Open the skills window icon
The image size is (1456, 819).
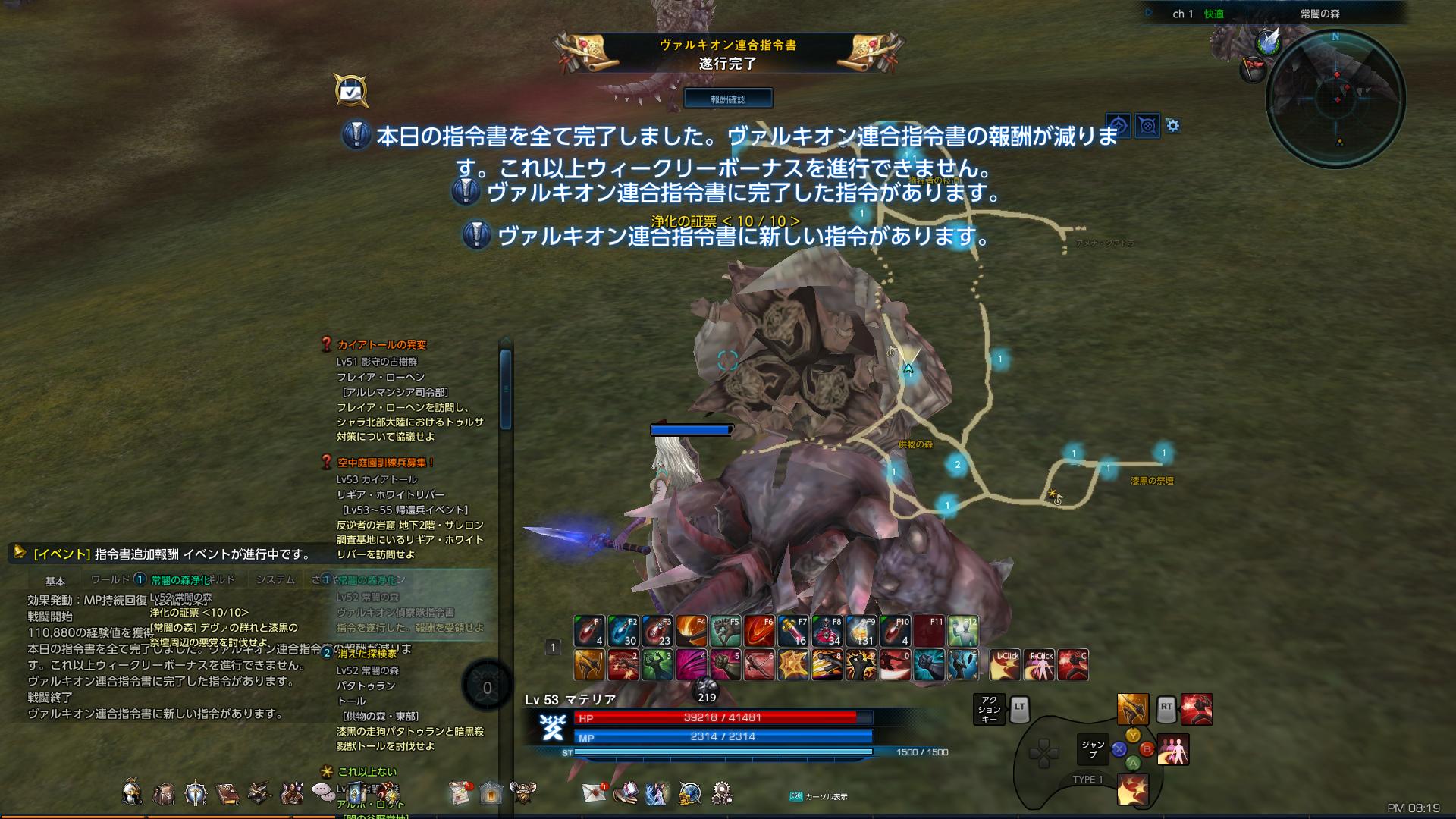(x=195, y=792)
